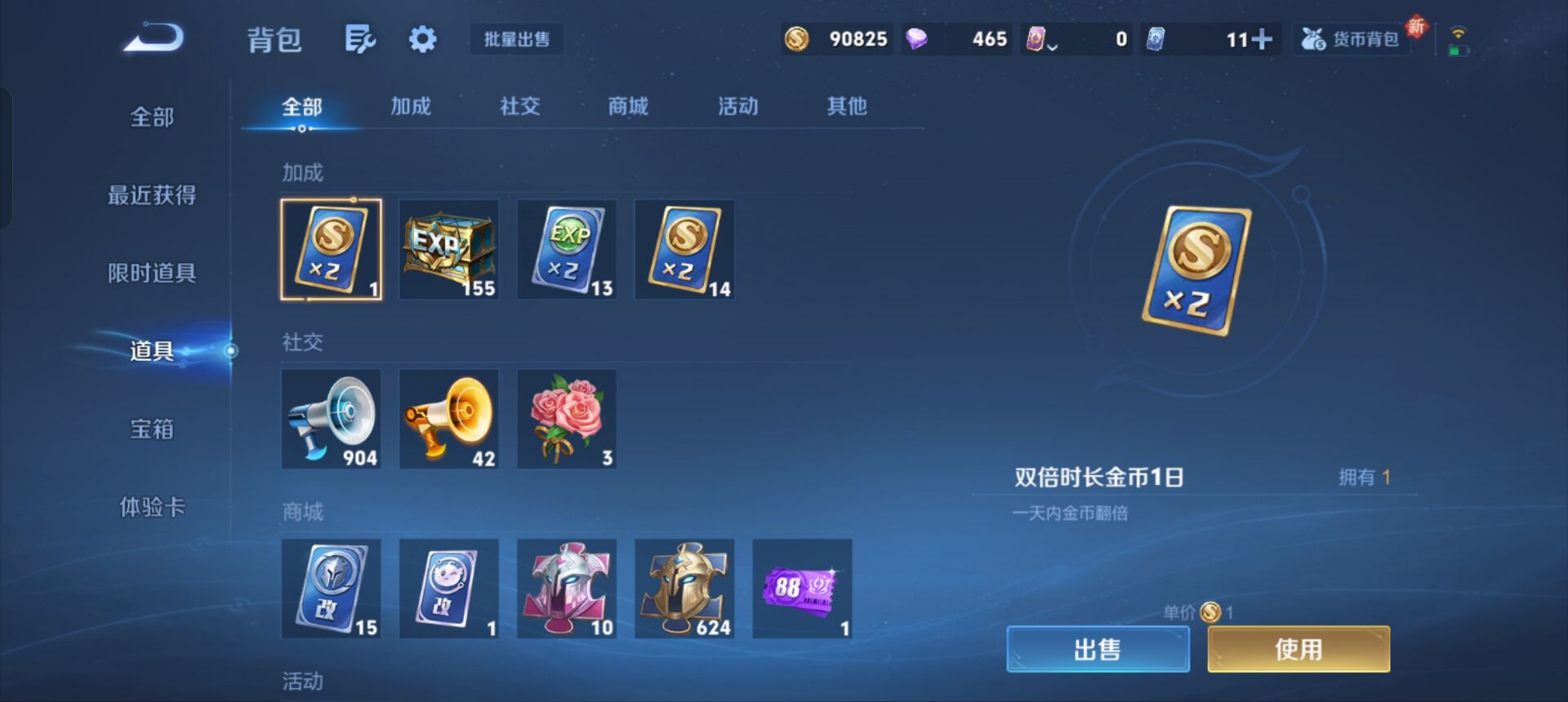Viewport: 1568px width, 702px height.
Task: Switch to the 商城 category tab
Action: (626, 106)
